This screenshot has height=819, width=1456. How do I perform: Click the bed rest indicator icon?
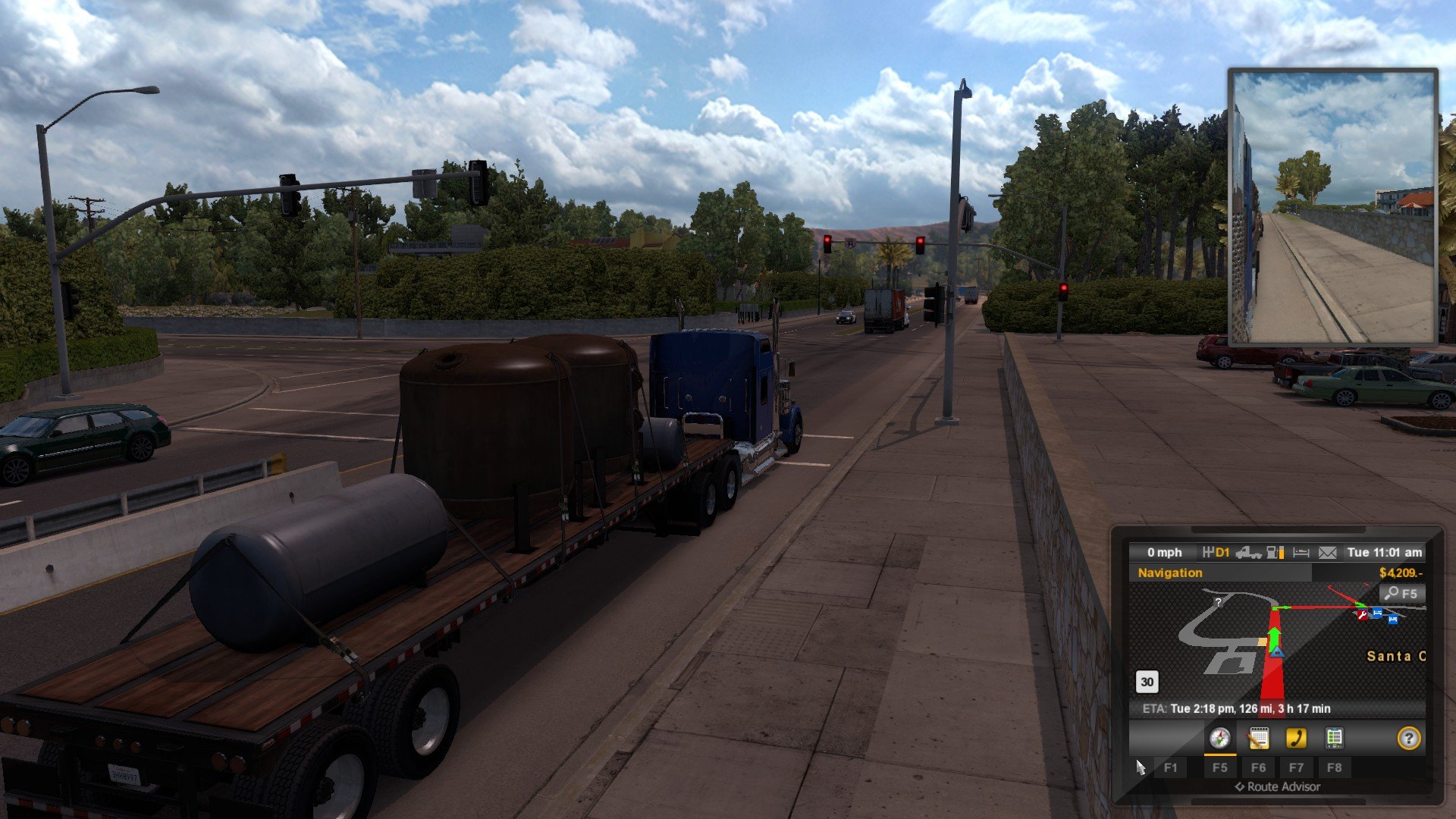click(x=1301, y=553)
